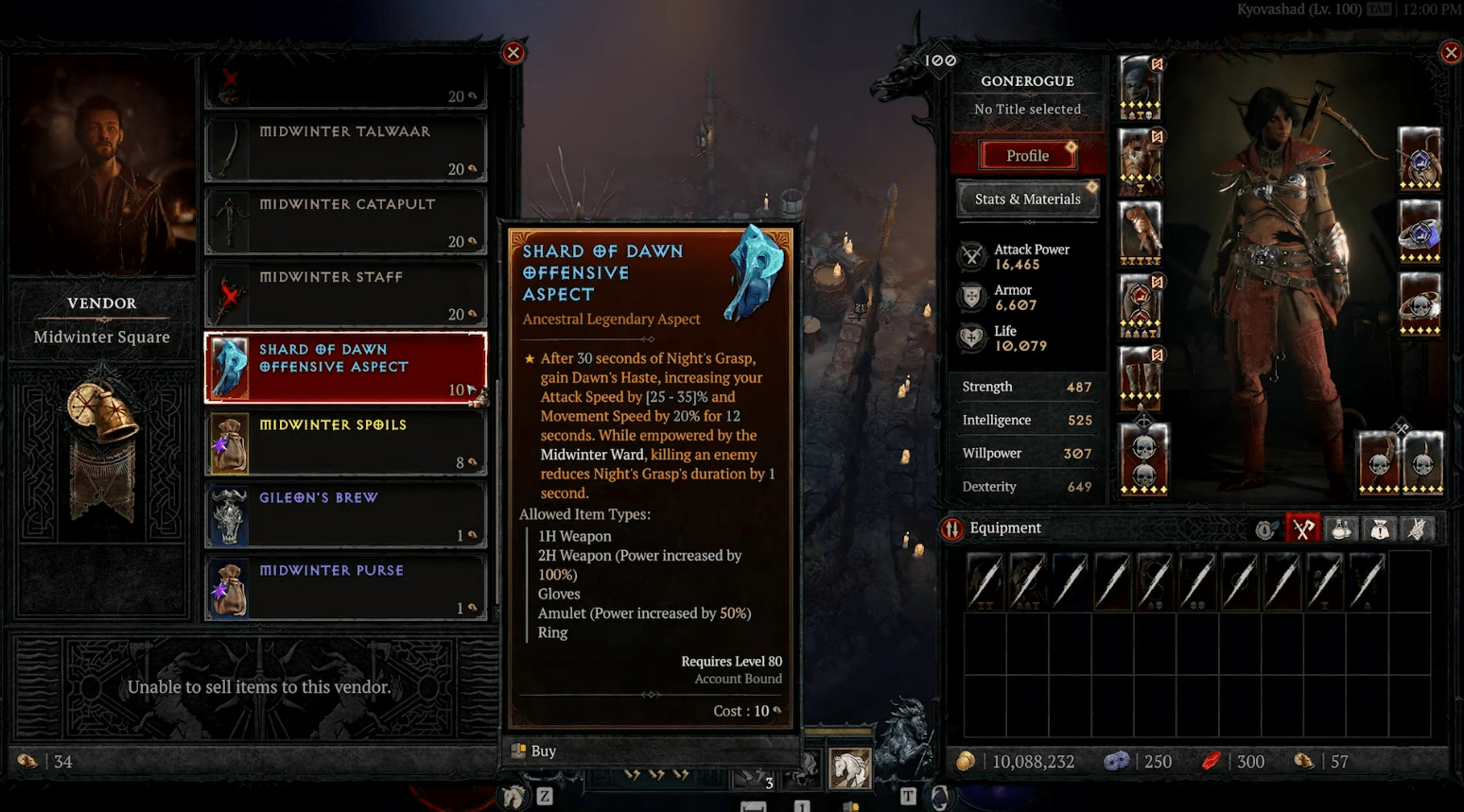This screenshot has width=1464, height=812.
Task: Select the equipped amulet slot
Action: pos(1420,157)
